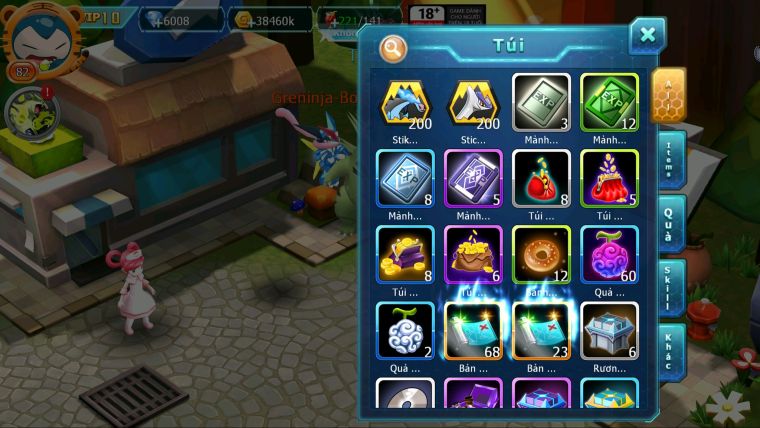Select the treasure map with count 23
Viewport: 760px width, 428px height.
(541, 330)
